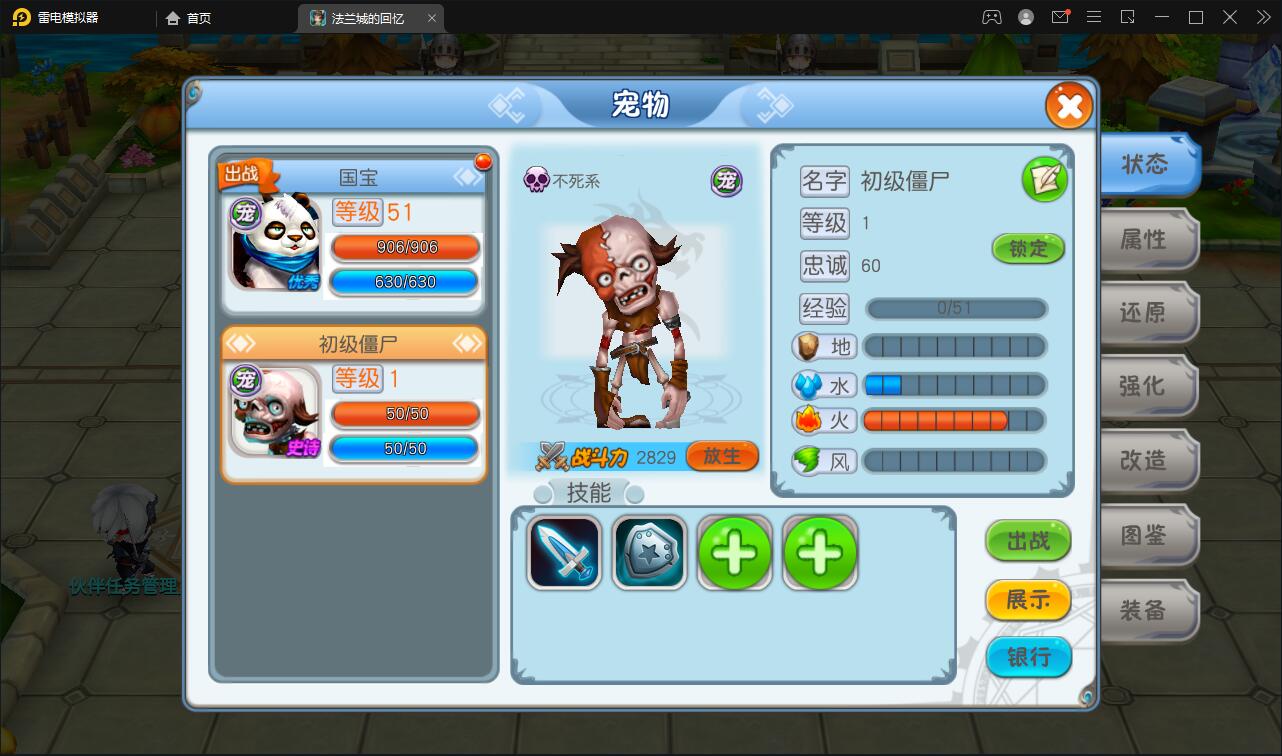1282x756 pixels.
Task: Click the left arrow beside the 宠物 title
Action: (508, 105)
